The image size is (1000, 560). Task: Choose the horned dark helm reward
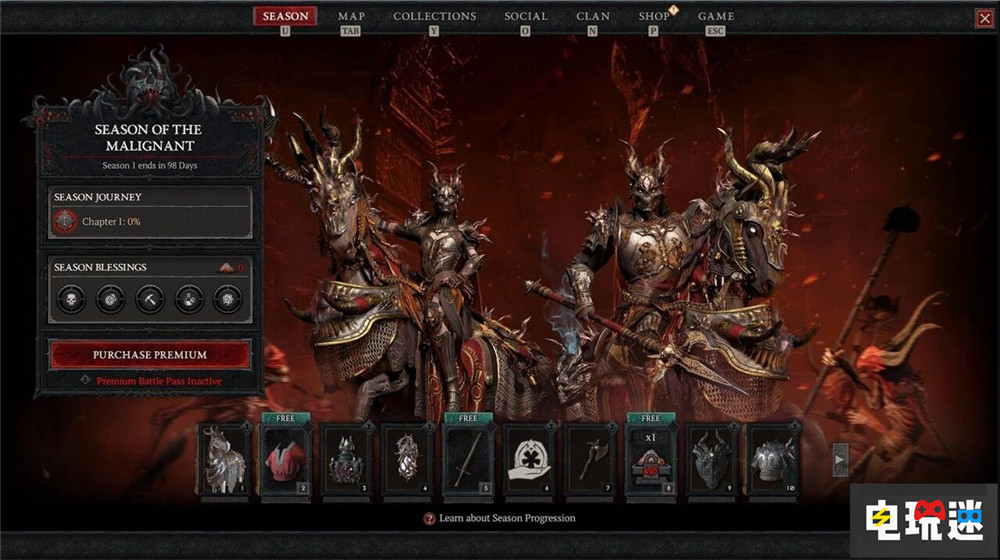click(713, 459)
